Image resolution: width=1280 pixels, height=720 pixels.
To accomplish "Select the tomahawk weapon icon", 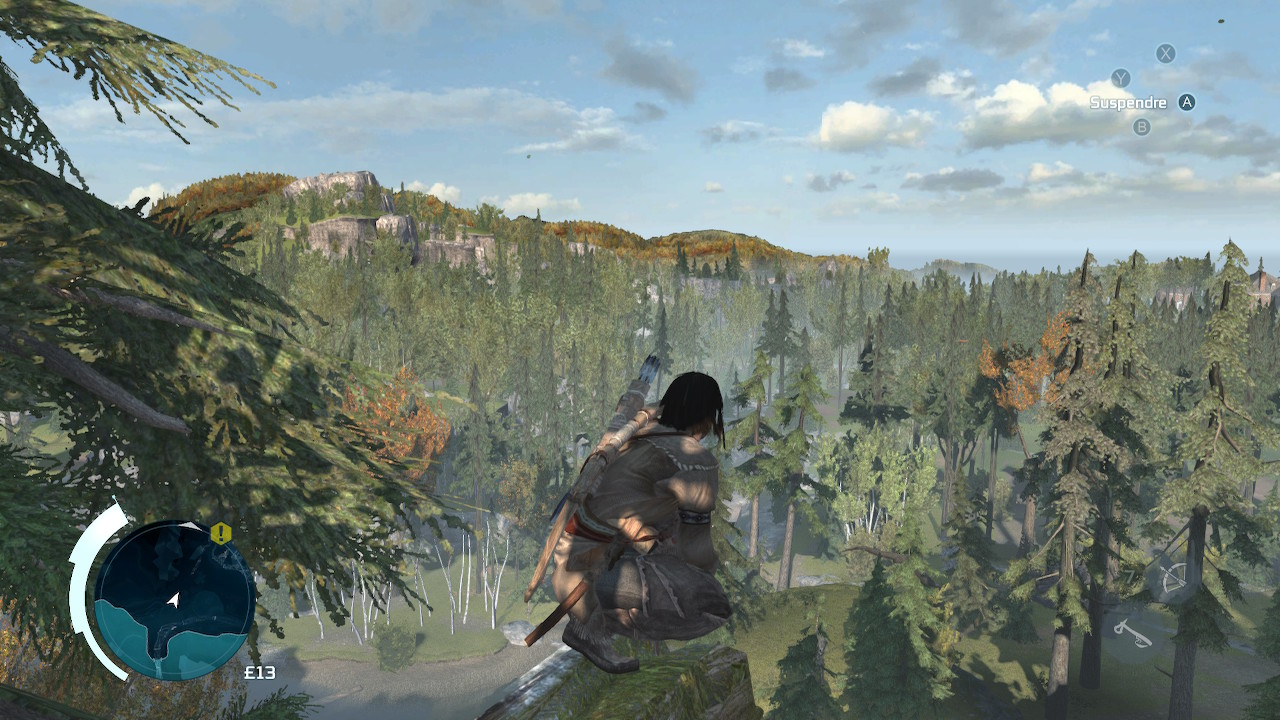I will (x=1133, y=632).
